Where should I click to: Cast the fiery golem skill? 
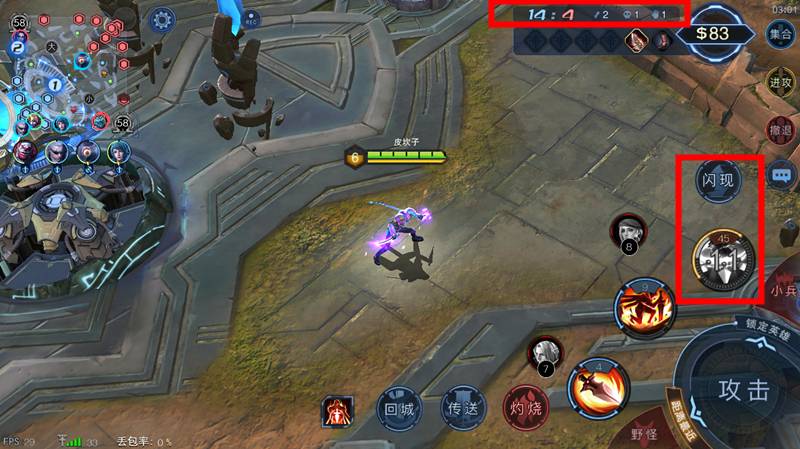tap(645, 307)
